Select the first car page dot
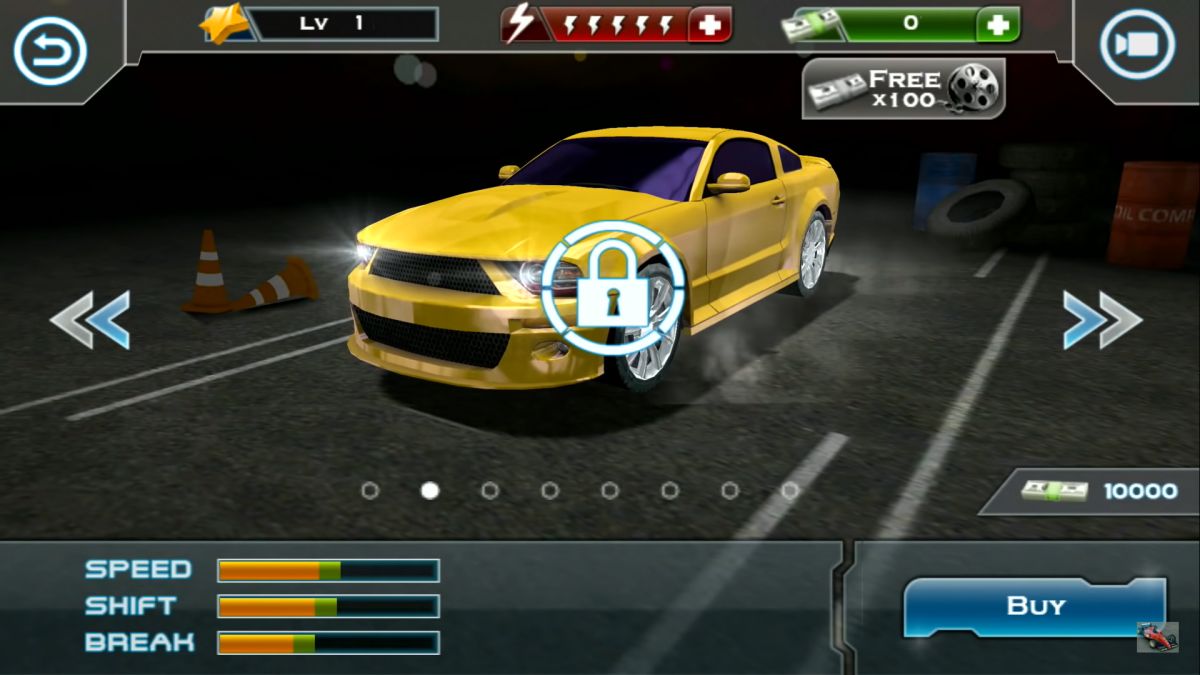 pos(370,490)
